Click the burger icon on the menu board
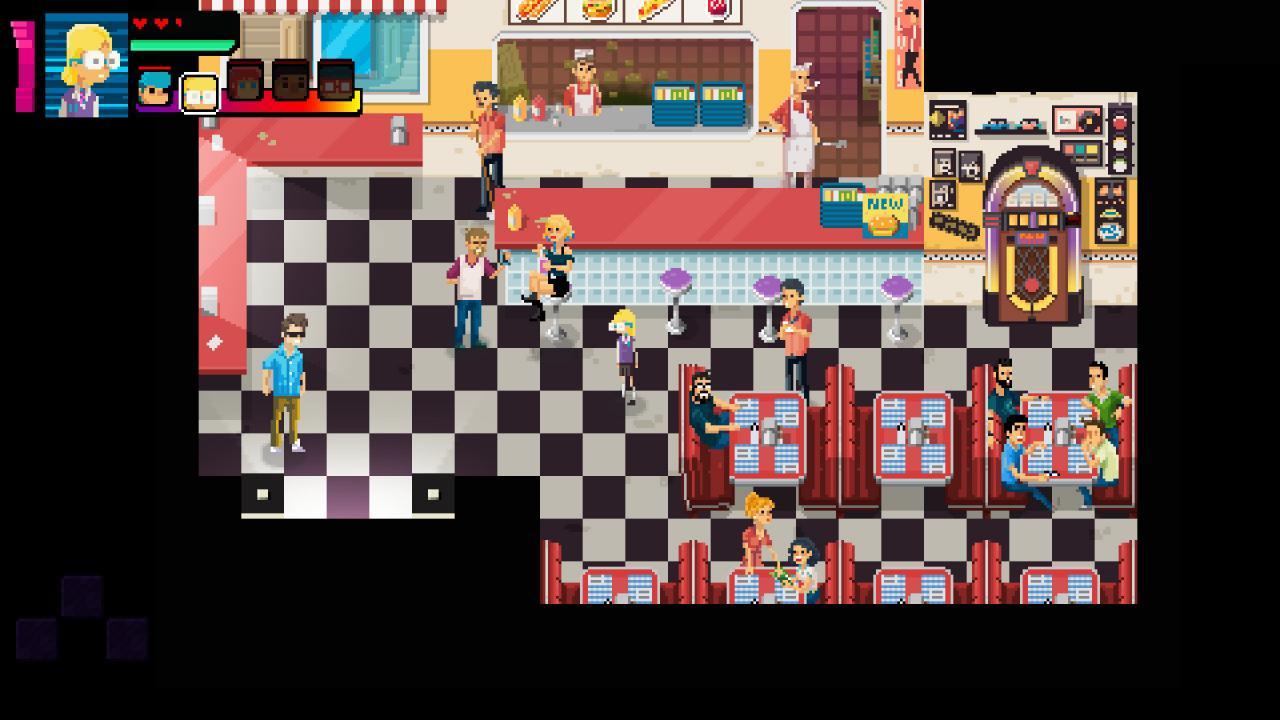The height and width of the screenshot is (720, 1280). point(597,10)
